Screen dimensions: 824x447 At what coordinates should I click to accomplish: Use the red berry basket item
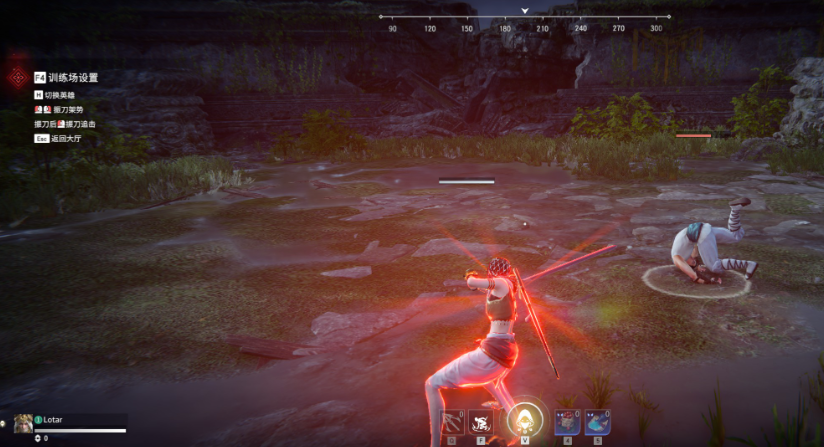[x=566, y=422]
